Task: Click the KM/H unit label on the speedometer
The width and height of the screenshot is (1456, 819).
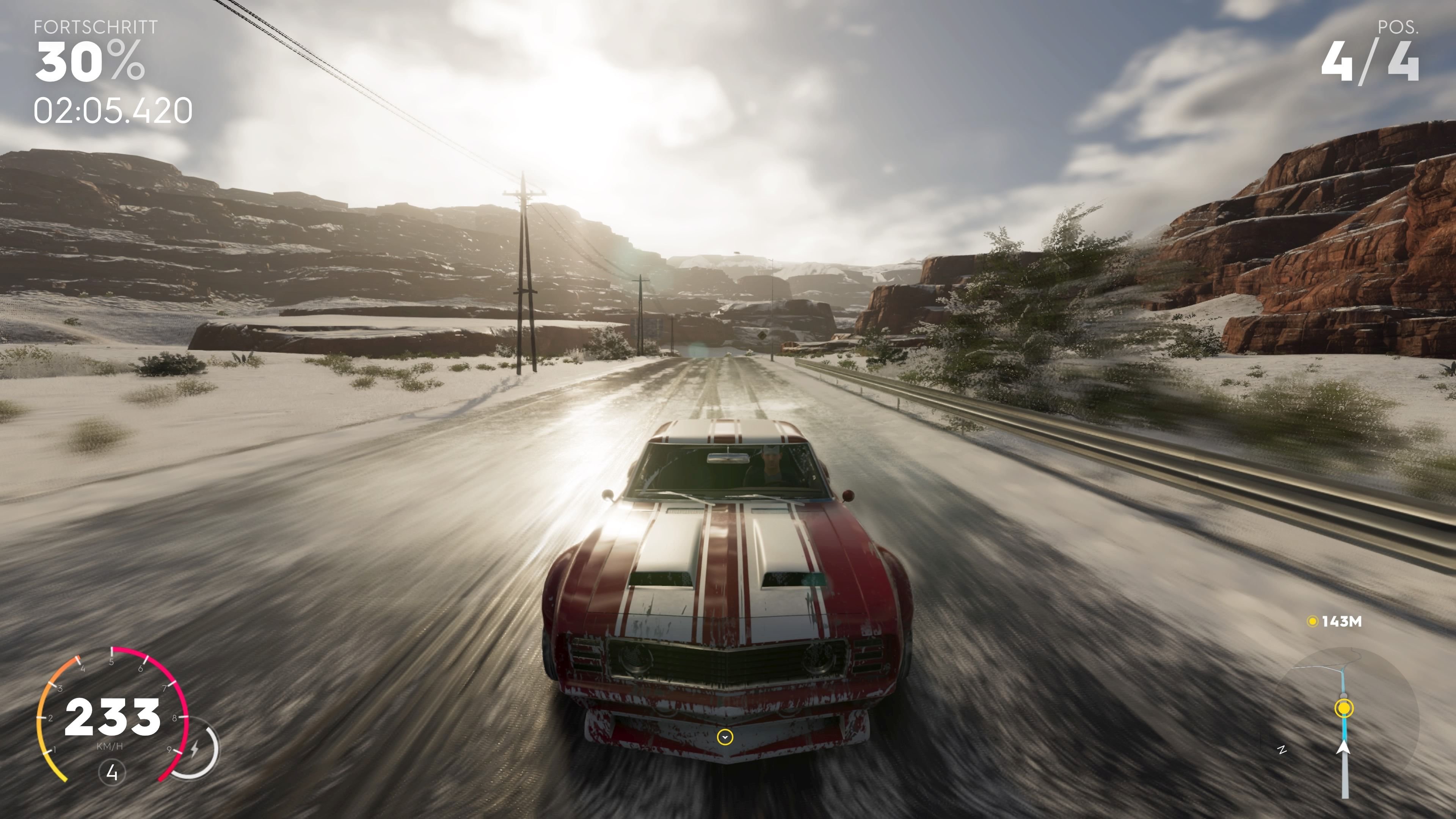Action: tap(111, 747)
